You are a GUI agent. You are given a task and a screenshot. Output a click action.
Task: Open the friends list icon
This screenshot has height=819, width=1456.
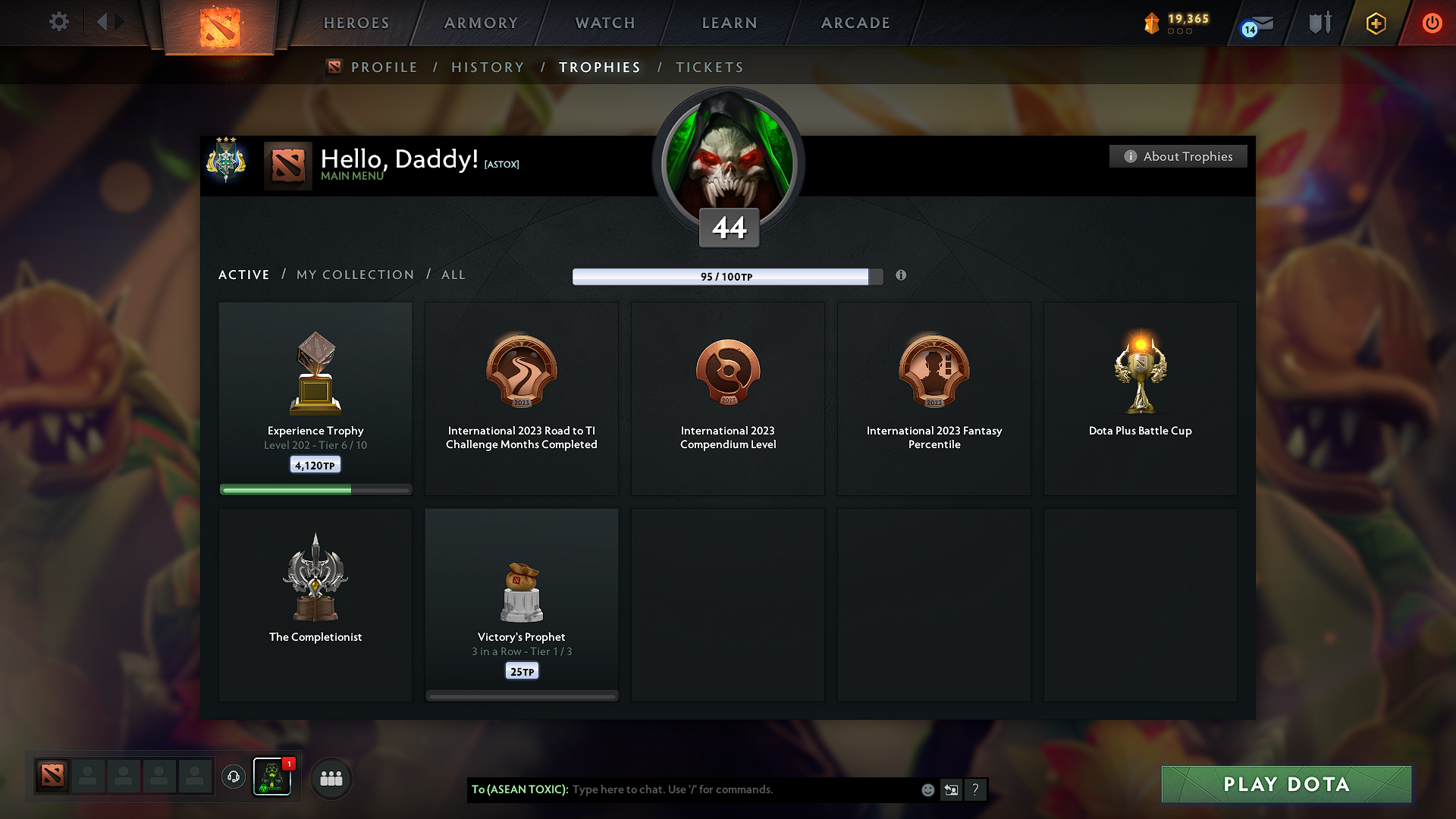pyautogui.click(x=331, y=778)
